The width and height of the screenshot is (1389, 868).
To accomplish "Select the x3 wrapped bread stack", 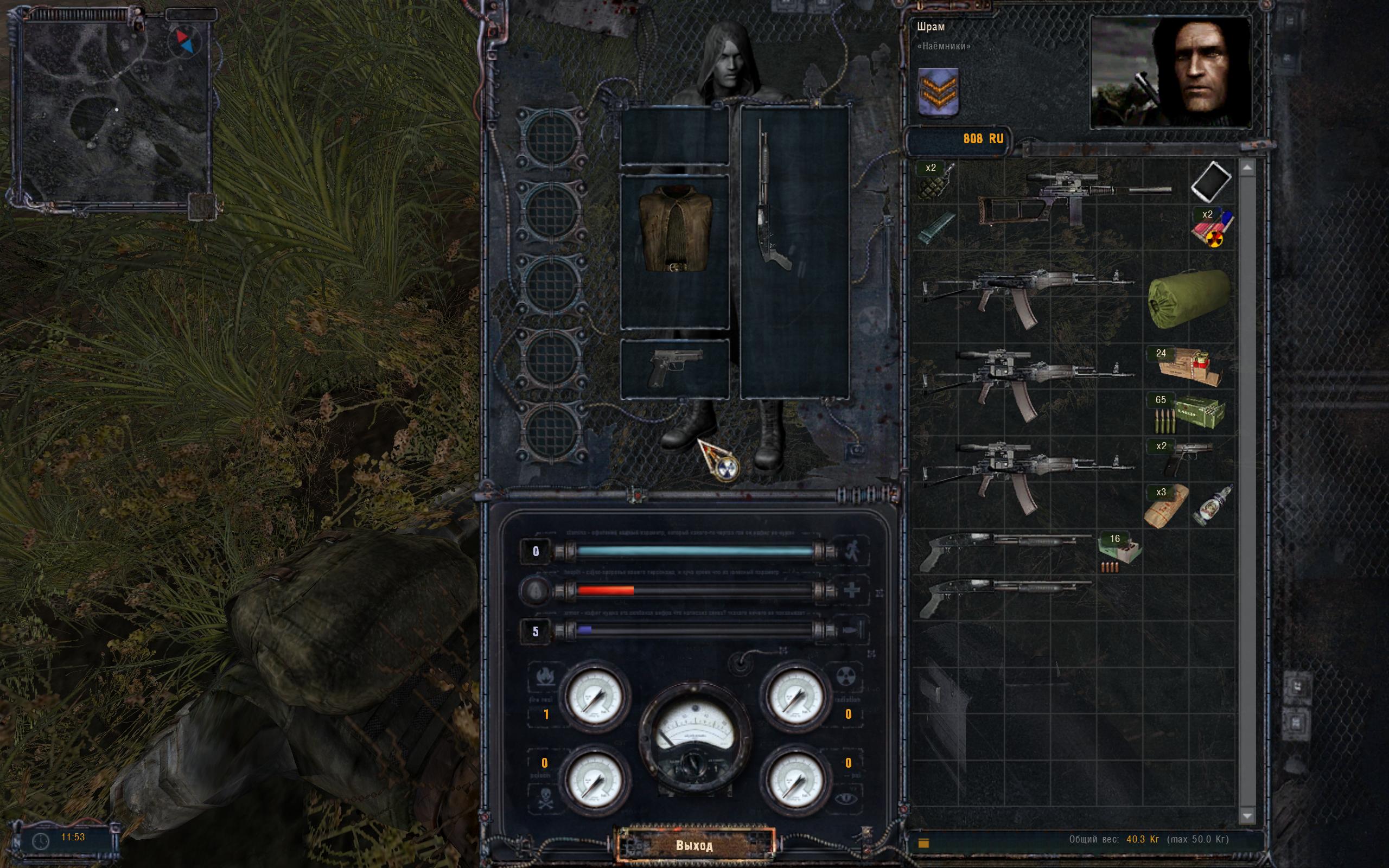I will (x=1165, y=505).
